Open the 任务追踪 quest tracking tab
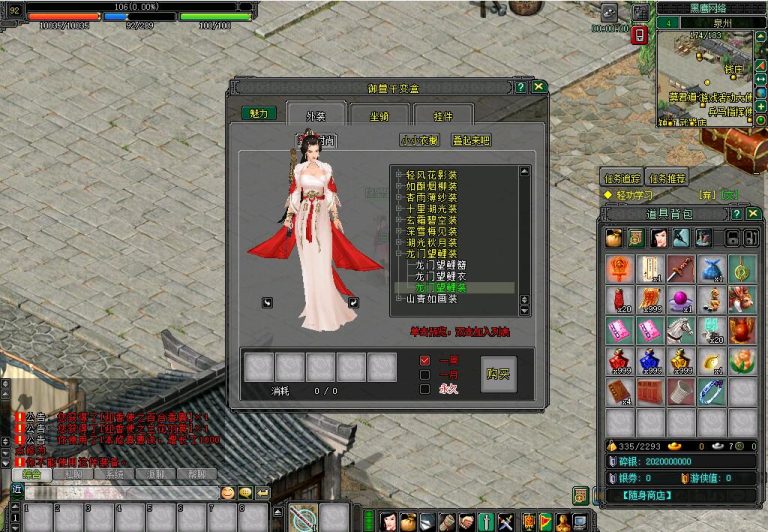This screenshot has height=532, width=768. pyautogui.click(x=620, y=178)
